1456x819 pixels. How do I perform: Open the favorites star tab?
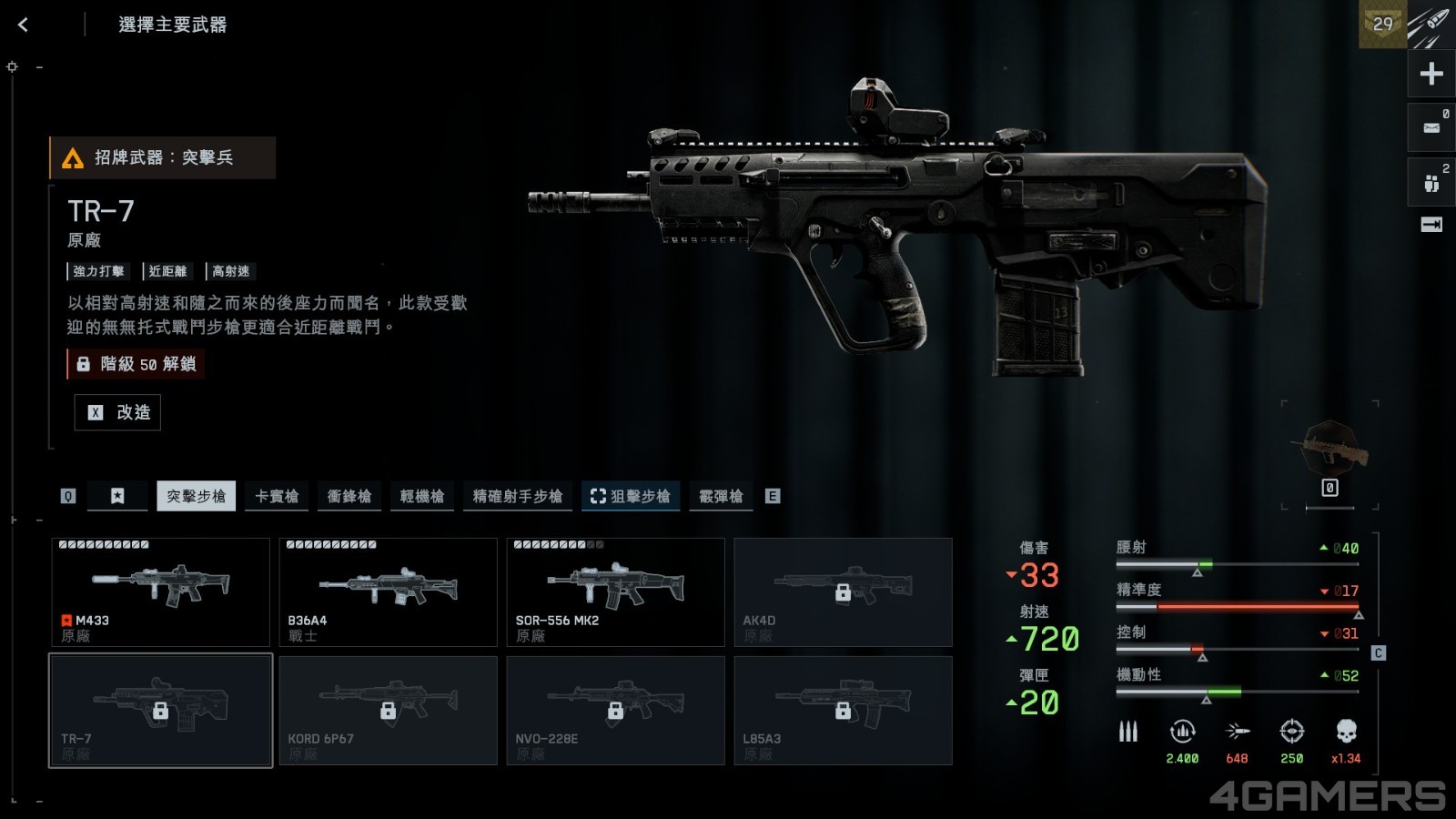coord(117,496)
